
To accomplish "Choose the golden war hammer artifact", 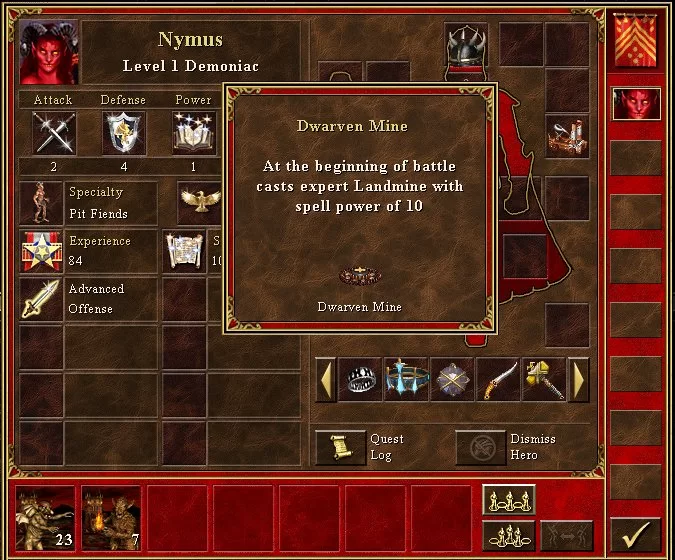I will 544,380.
